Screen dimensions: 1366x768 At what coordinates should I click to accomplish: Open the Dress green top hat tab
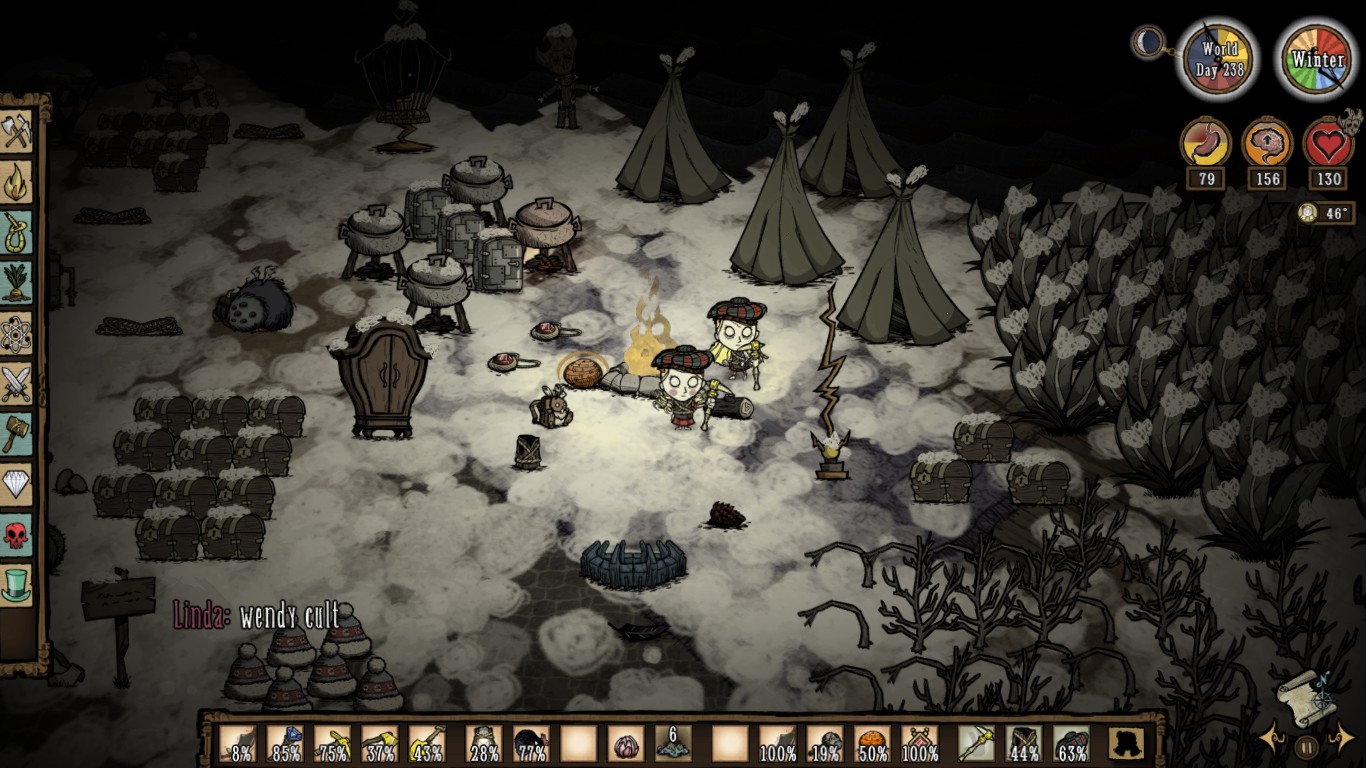pos(17,584)
